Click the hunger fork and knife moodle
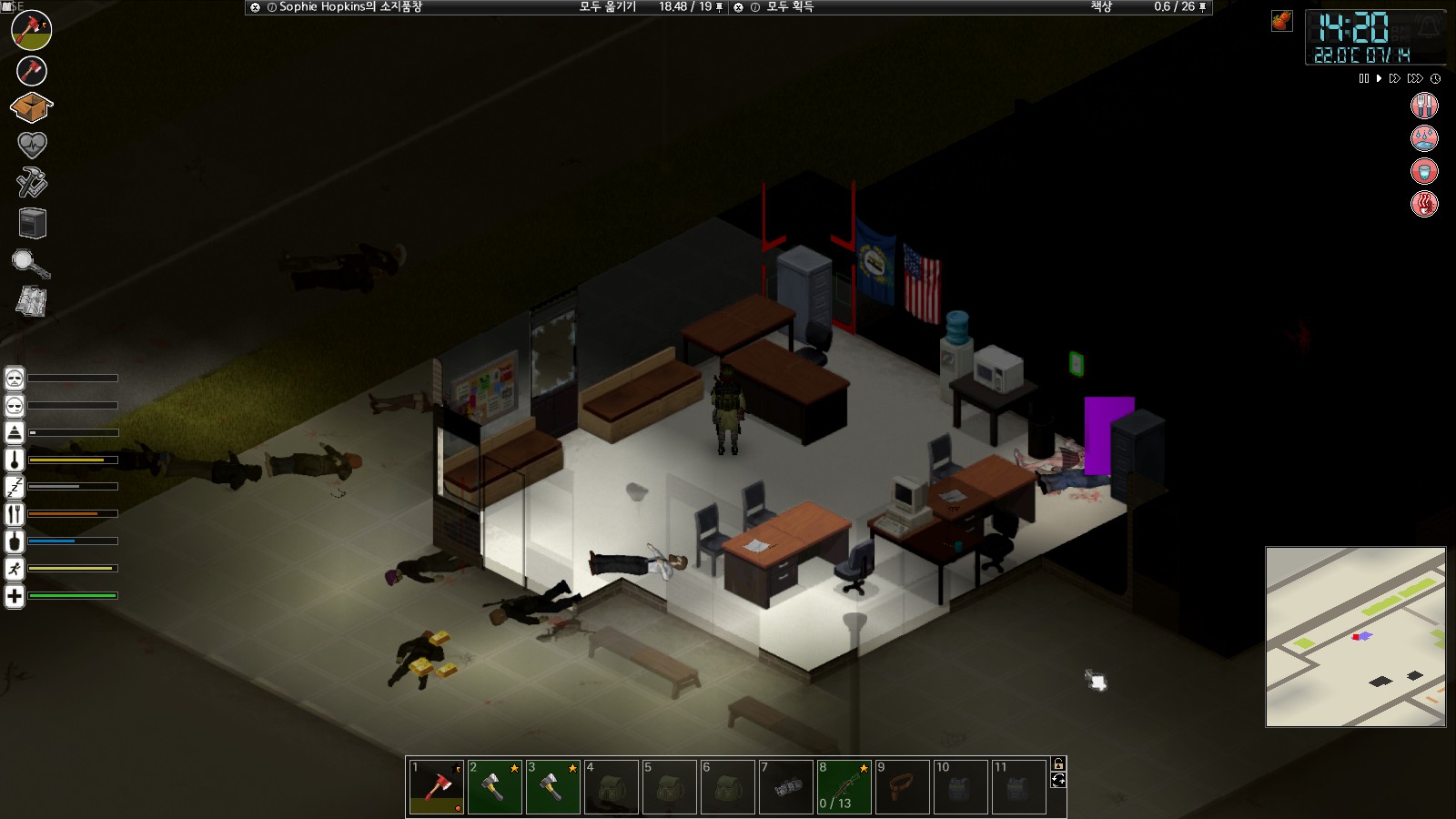Screen dimensions: 1456x819 1424,106
